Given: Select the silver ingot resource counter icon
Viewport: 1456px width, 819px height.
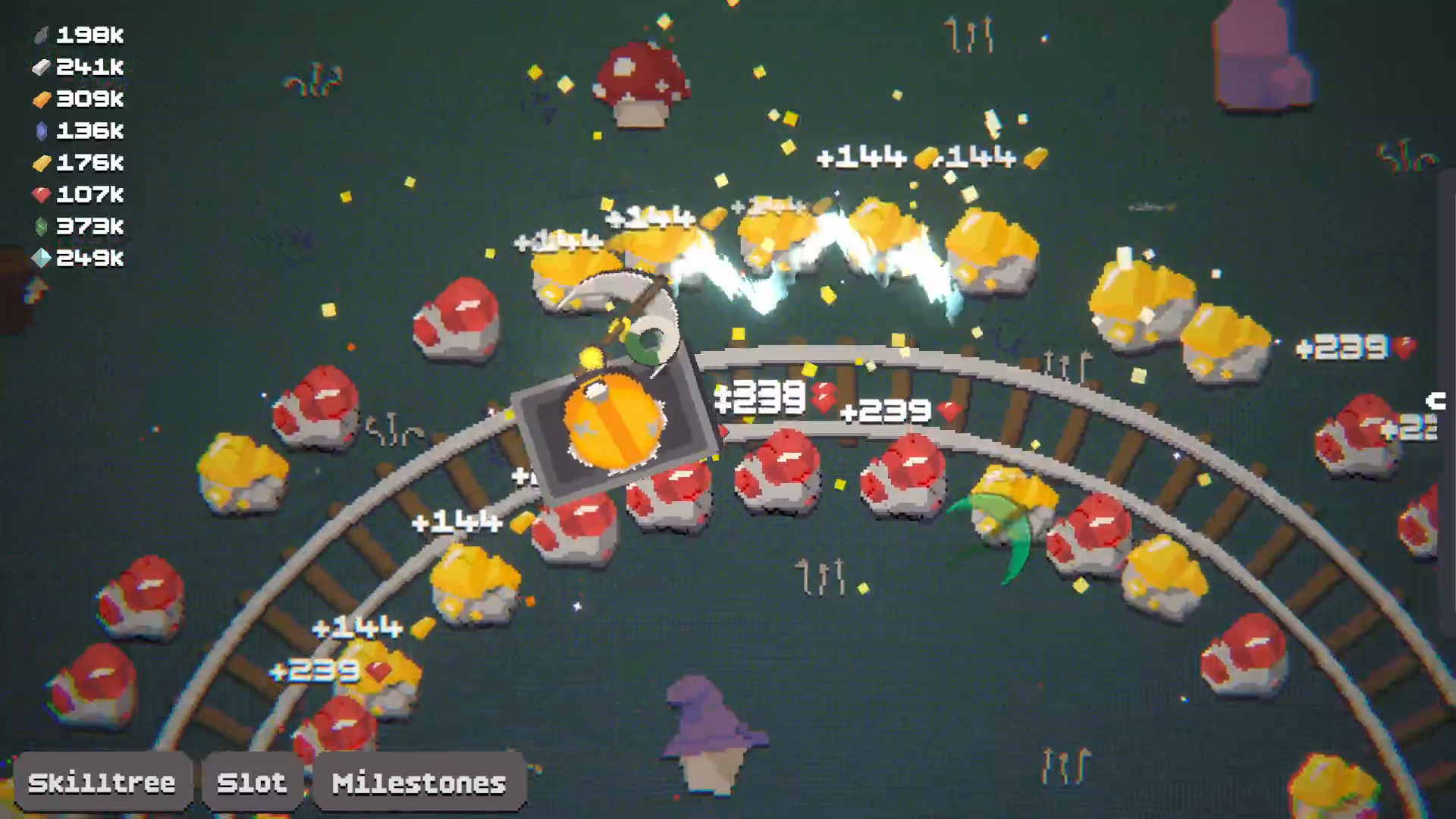Looking at the screenshot, I should (42, 67).
